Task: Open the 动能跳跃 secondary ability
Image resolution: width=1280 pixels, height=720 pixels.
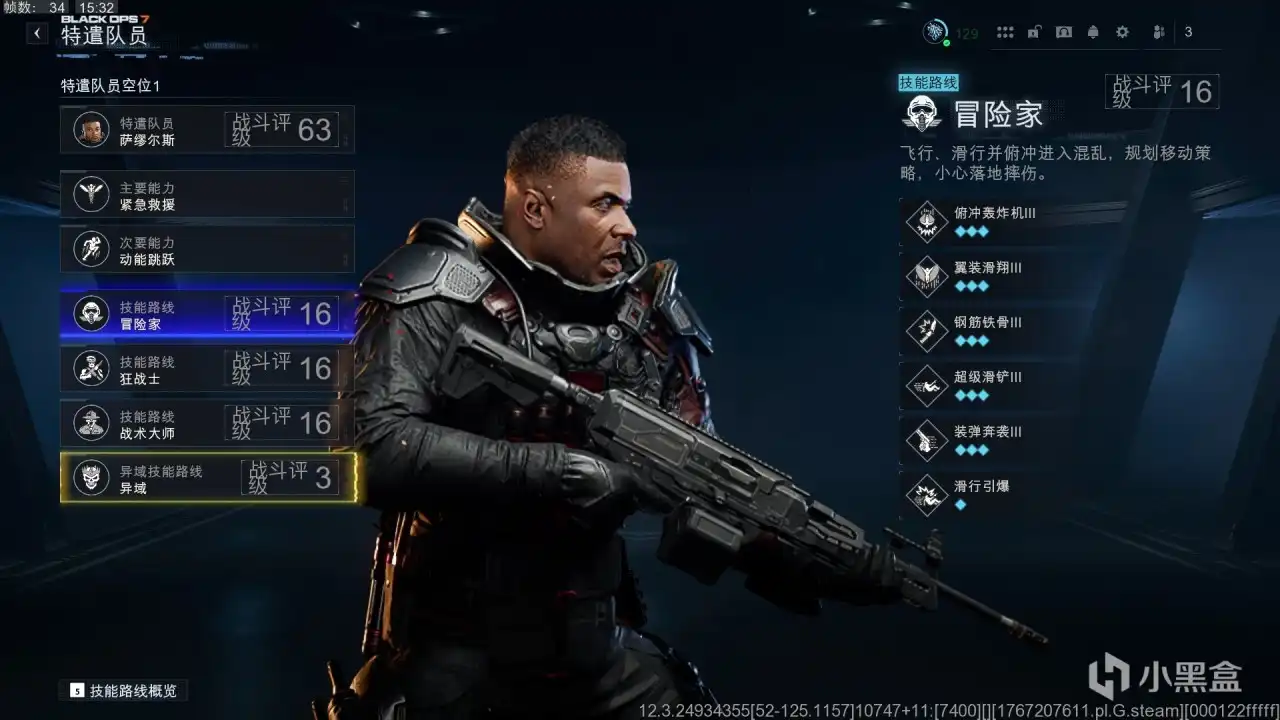Action: [207, 249]
